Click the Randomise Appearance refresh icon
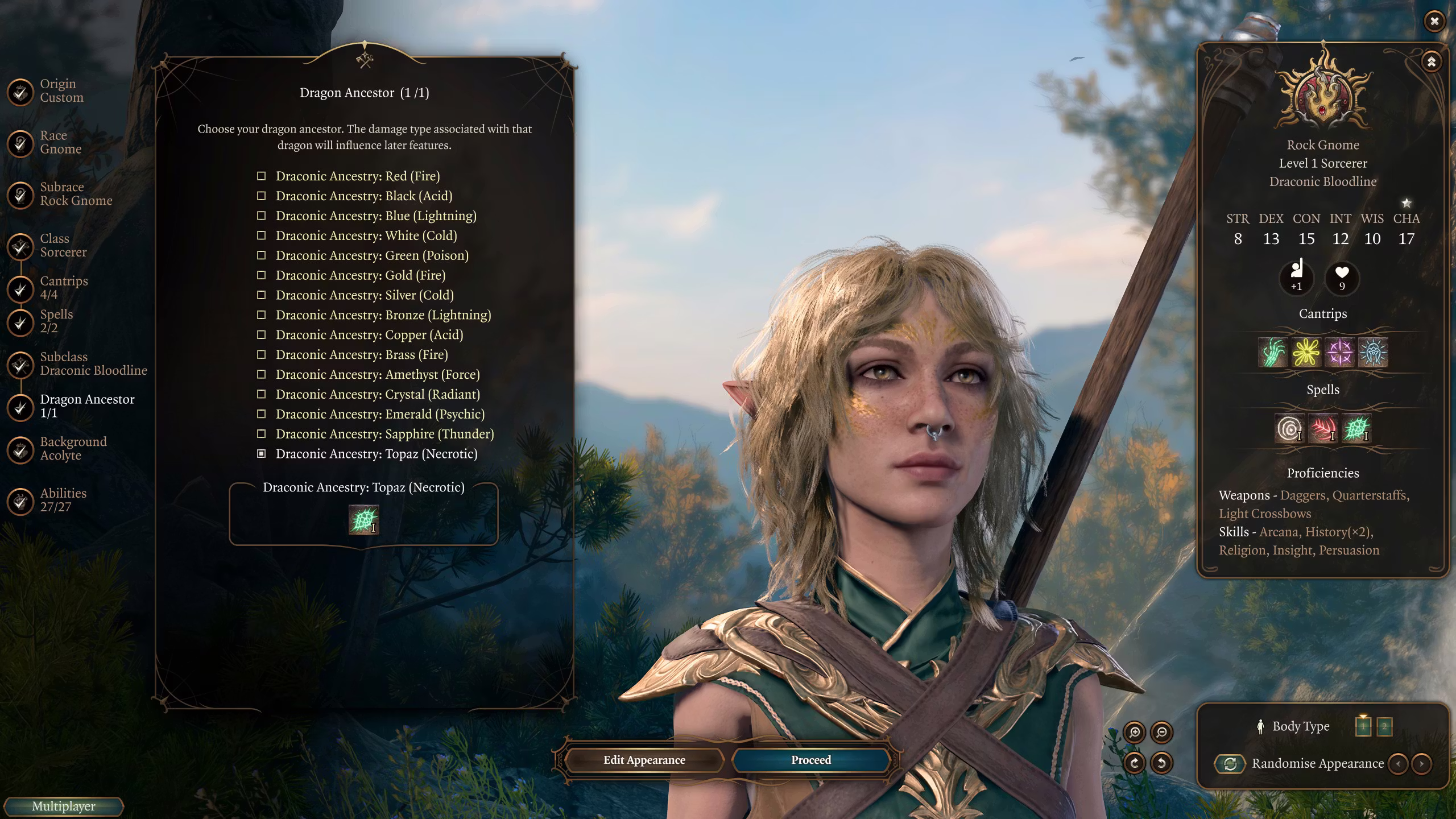Viewport: 1456px width, 819px height. pos(1230,764)
